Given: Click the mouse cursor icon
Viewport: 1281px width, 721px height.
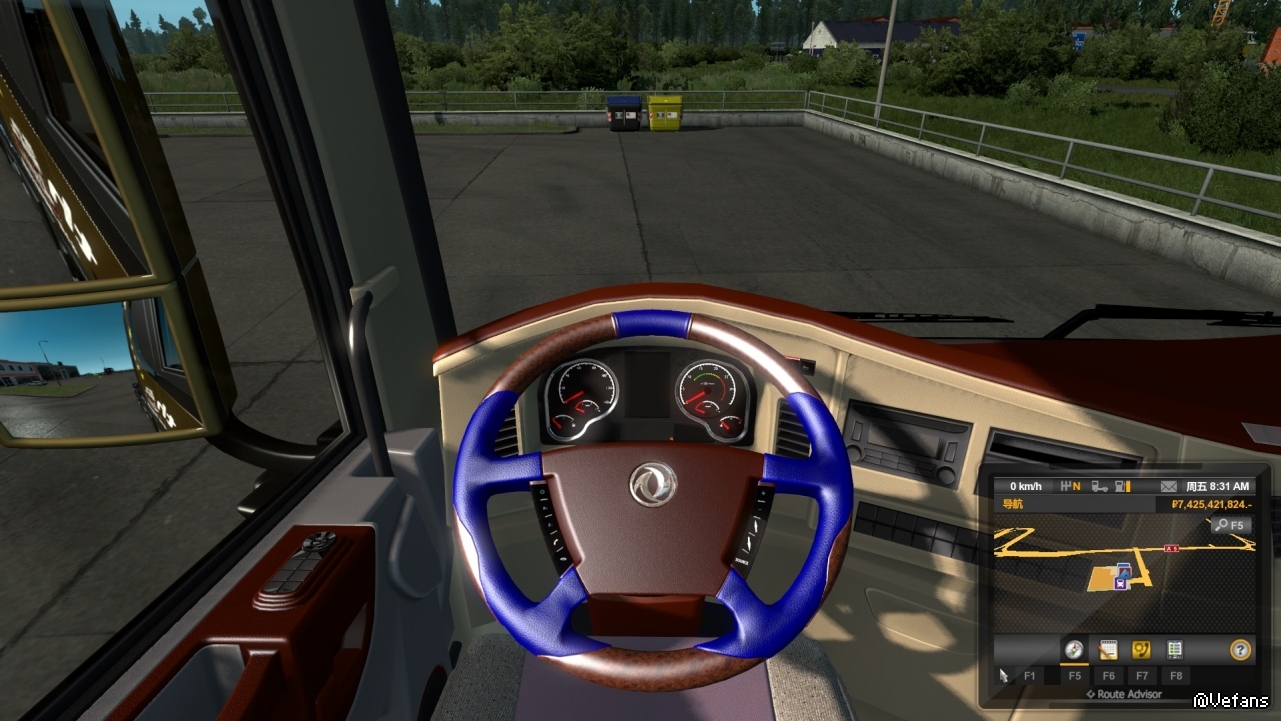Looking at the screenshot, I should (1004, 676).
